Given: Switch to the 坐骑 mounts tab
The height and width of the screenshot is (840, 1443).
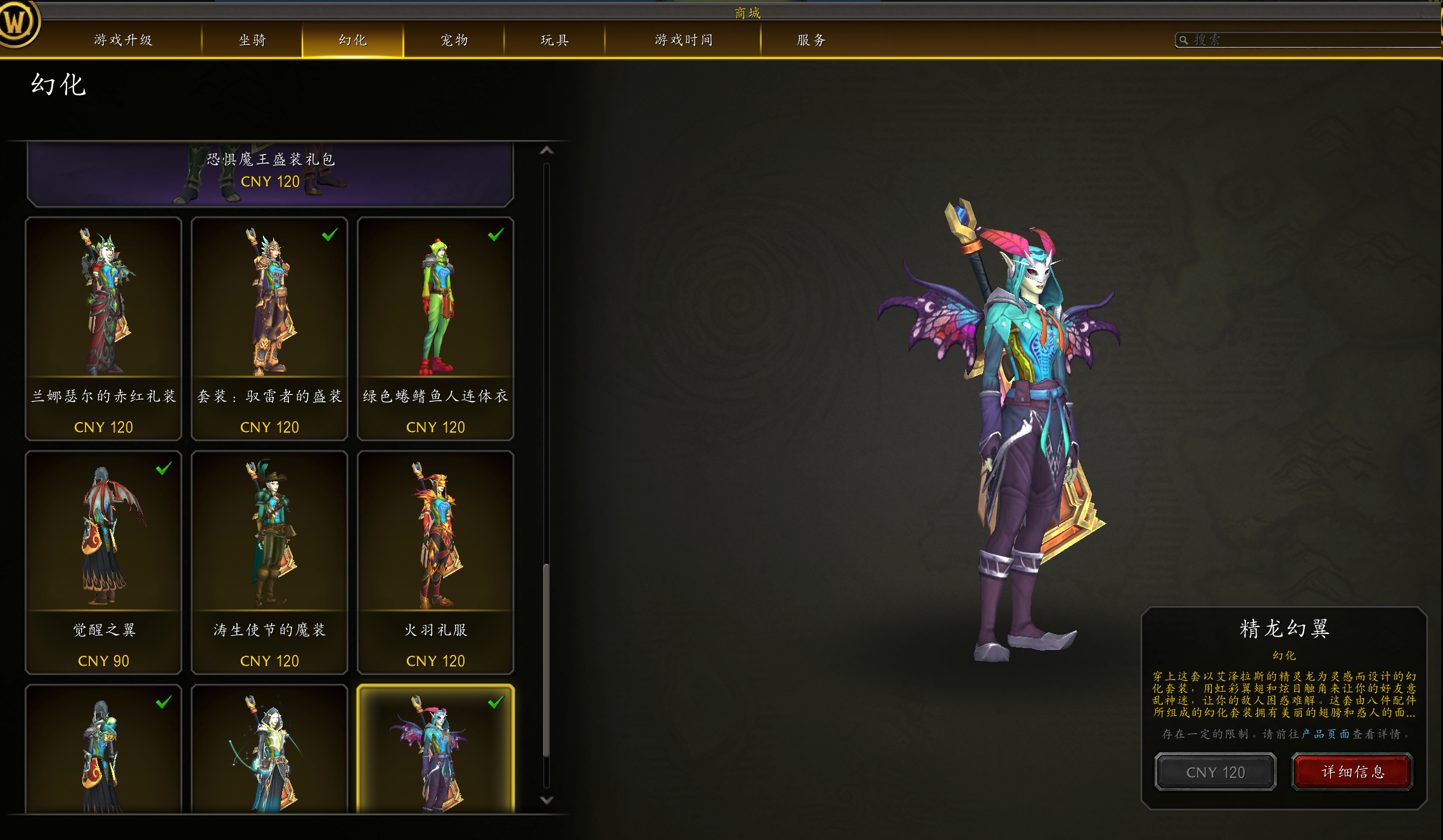Looking at the screenshot, I should (252, 40).
